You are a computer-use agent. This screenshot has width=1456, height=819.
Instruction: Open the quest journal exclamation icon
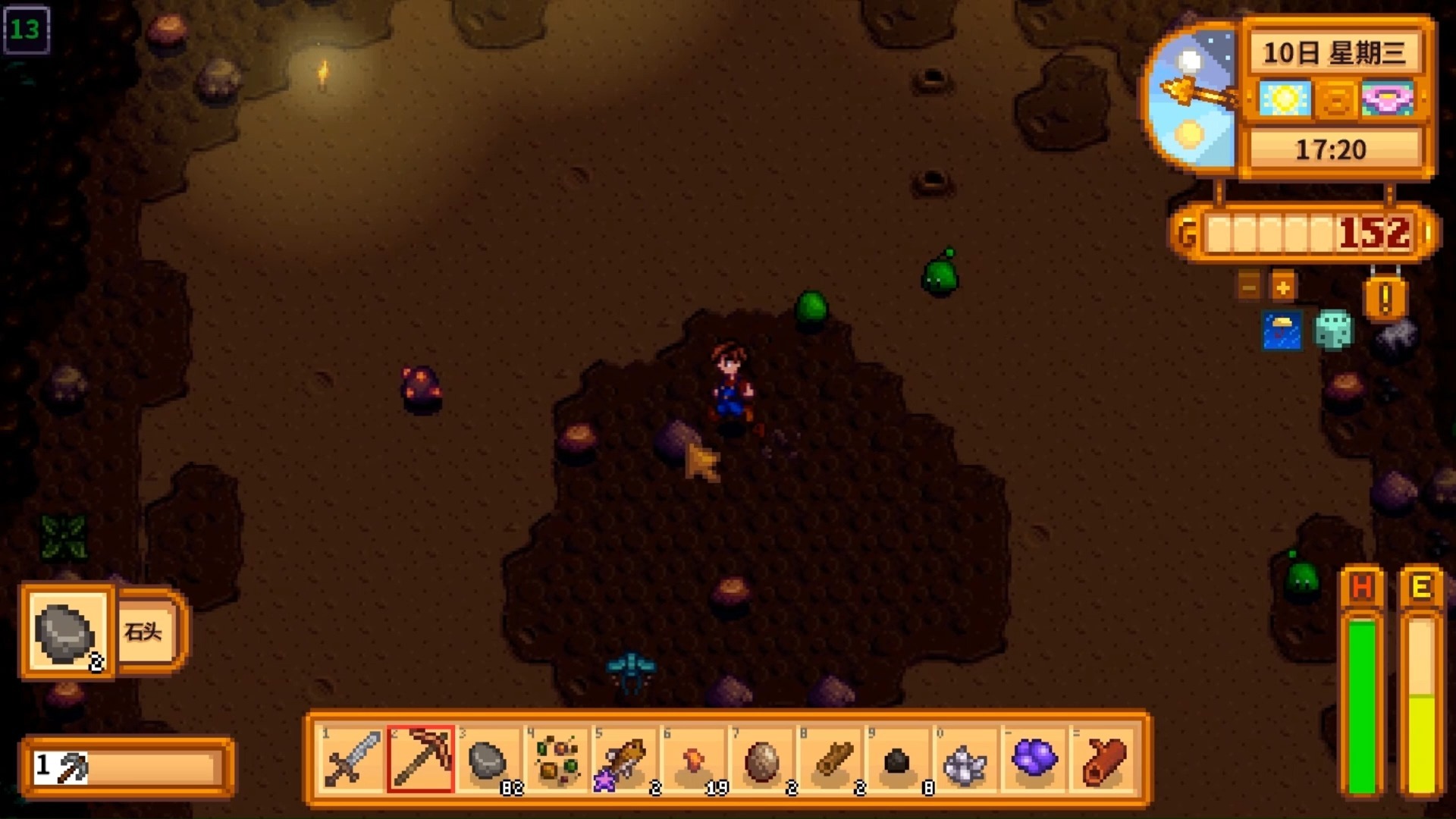point(1385,298)
